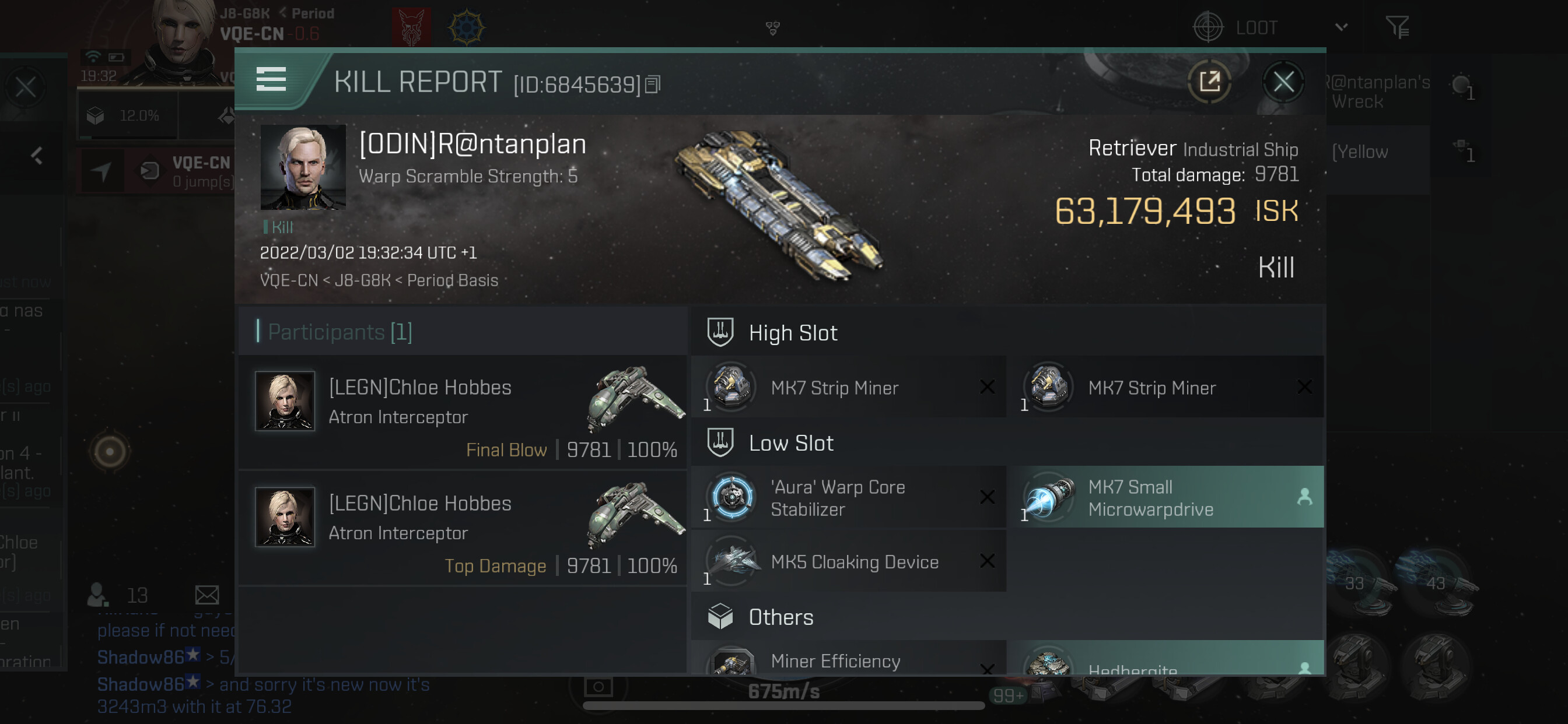Copy the kill report ID

pyautogui.click(x=653, y=84)
